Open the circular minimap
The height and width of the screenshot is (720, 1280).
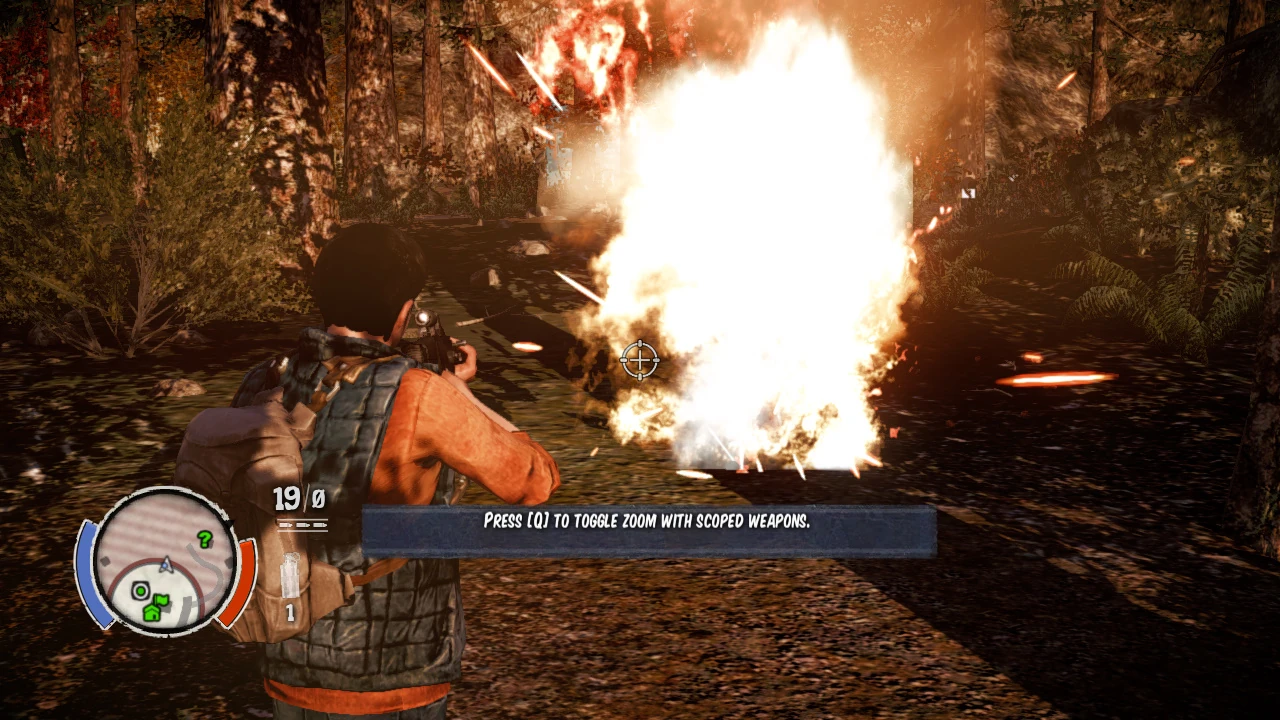click(166, 561)
